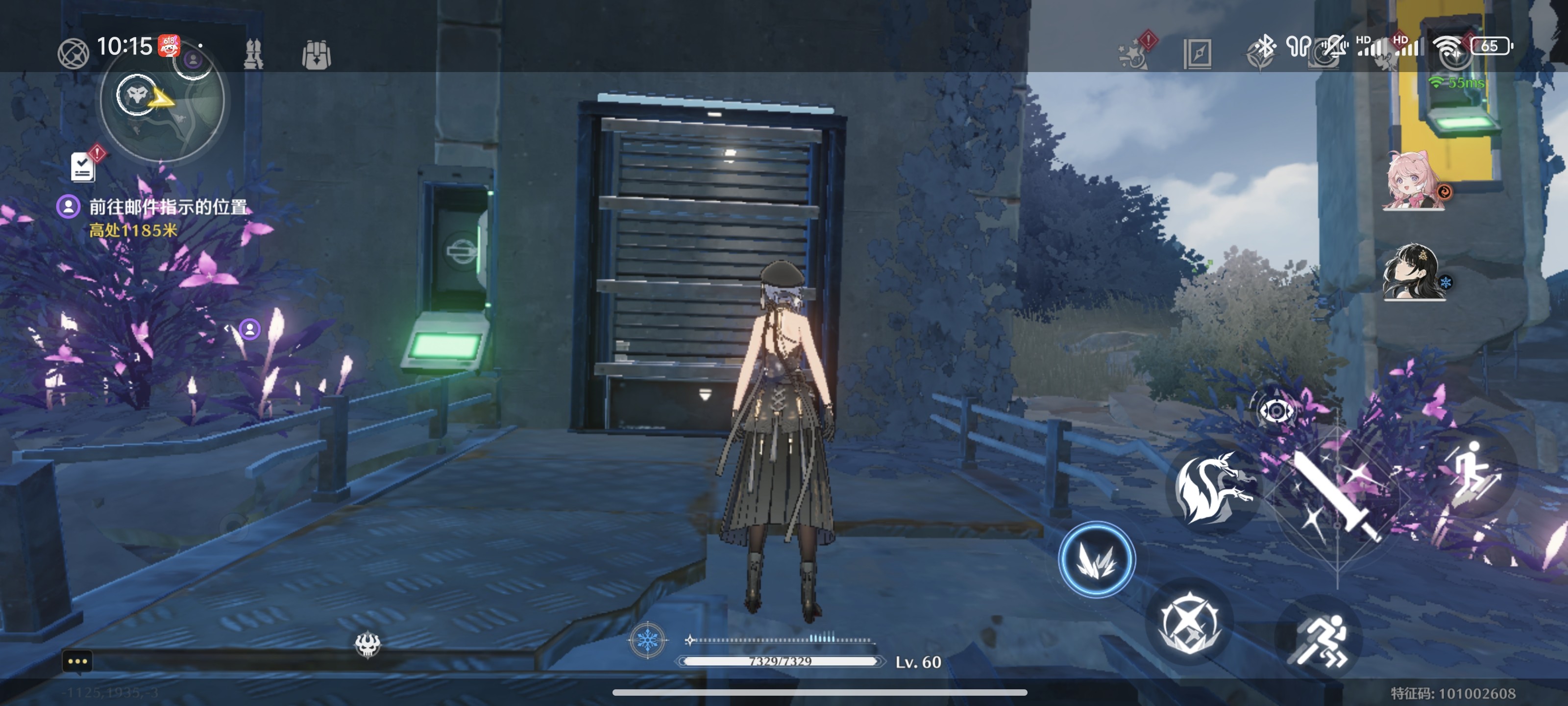Image resolution: width=1568 pixels, height=706 pixels.
Task: Open the events star icon with alert
Action: [1134, 52]
